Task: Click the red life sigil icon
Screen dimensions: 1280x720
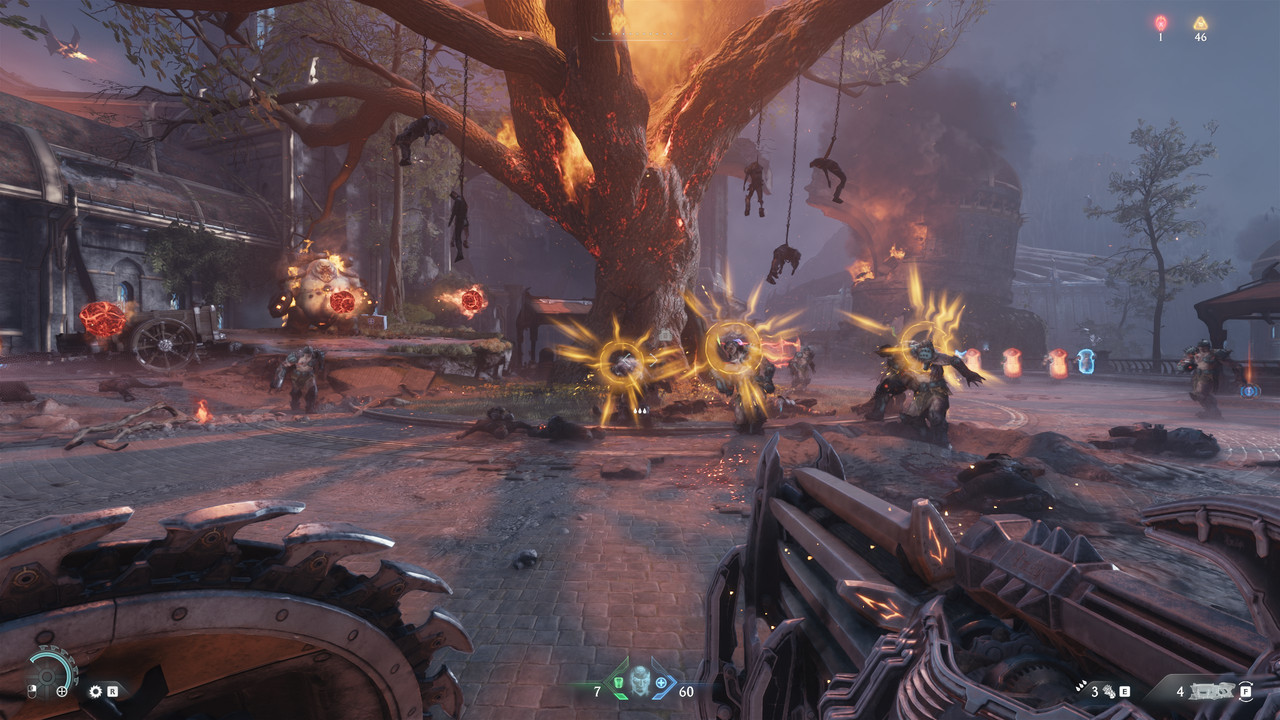Action: 1160,22
